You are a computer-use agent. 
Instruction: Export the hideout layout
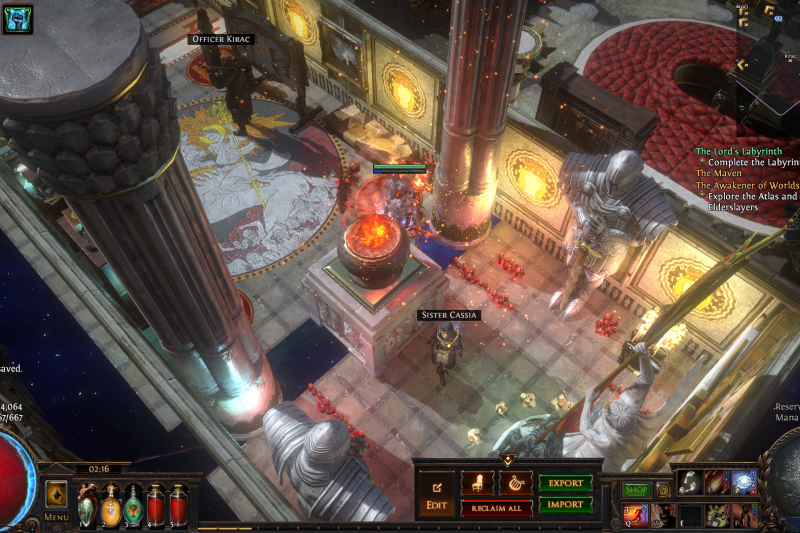coord(565,483)
